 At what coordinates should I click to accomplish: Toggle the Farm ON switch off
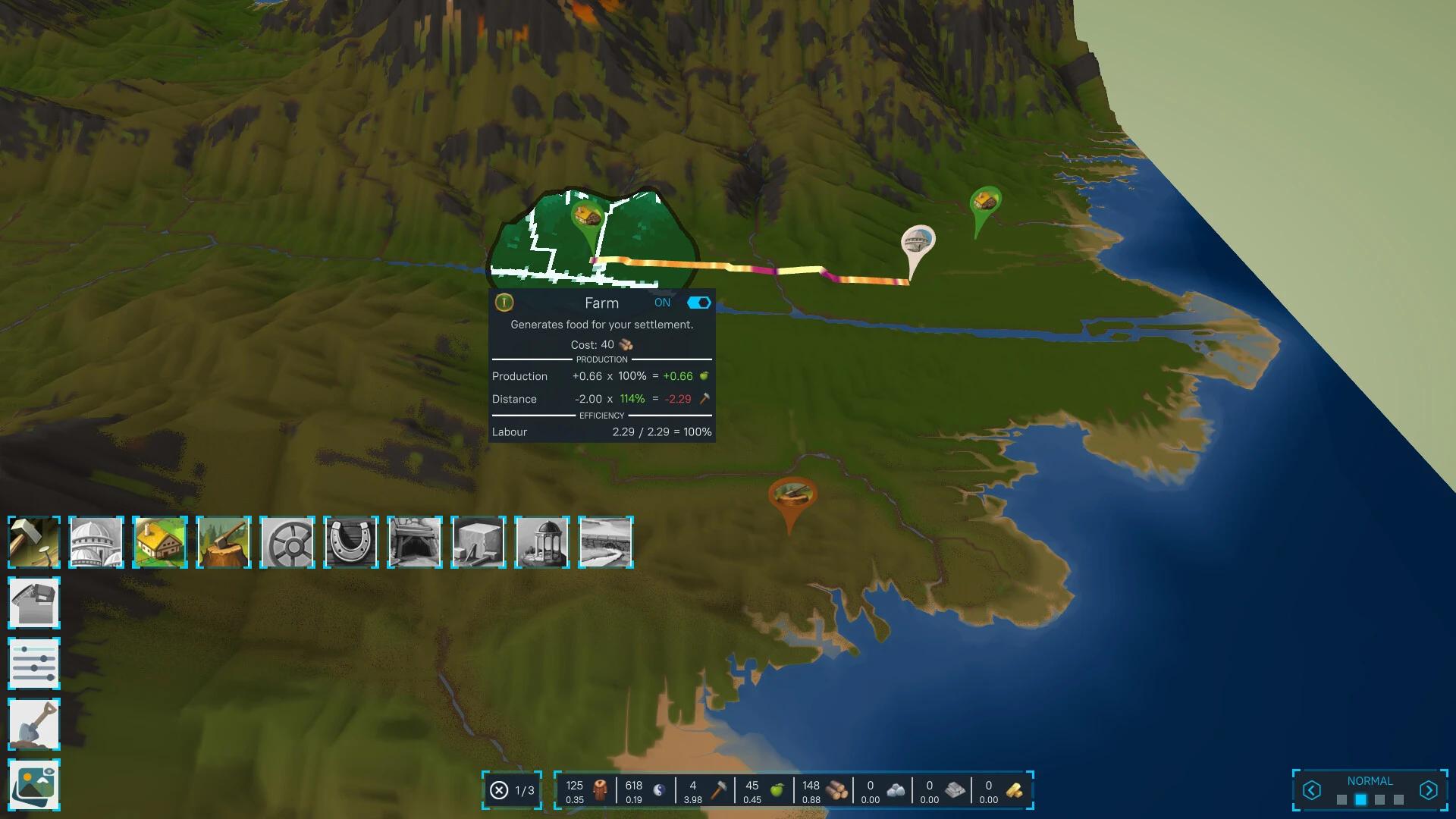click(x=697, y=302)
